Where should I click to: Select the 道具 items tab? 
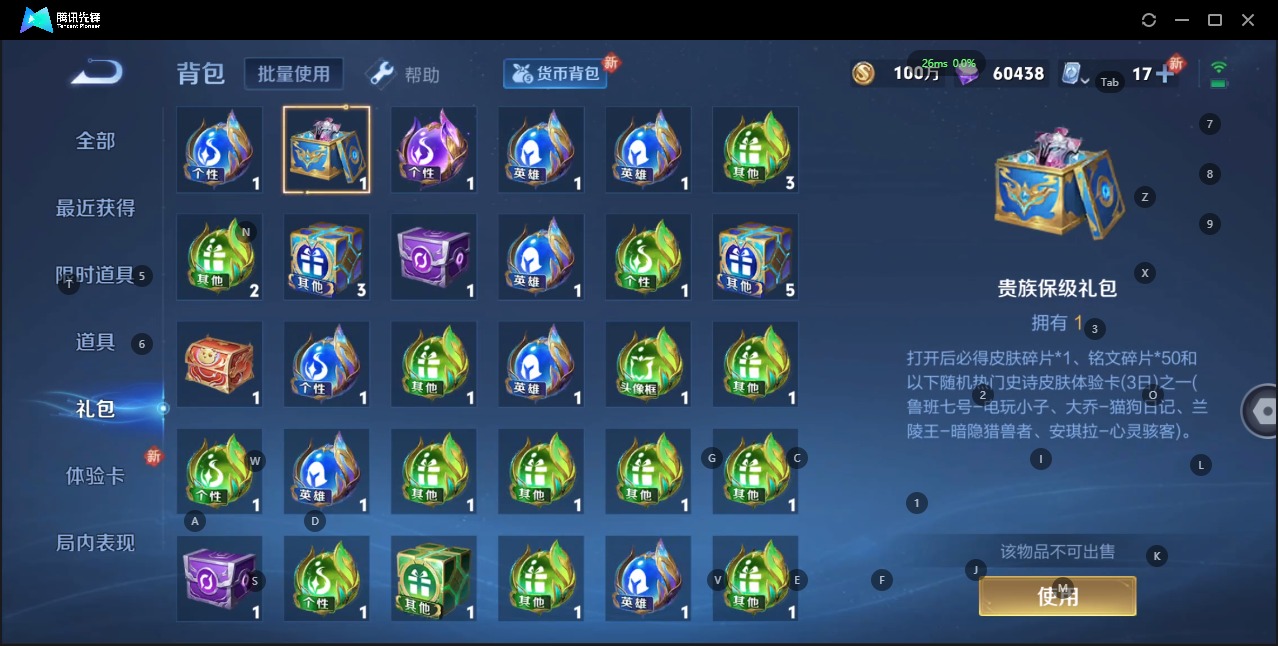[96, 342]
